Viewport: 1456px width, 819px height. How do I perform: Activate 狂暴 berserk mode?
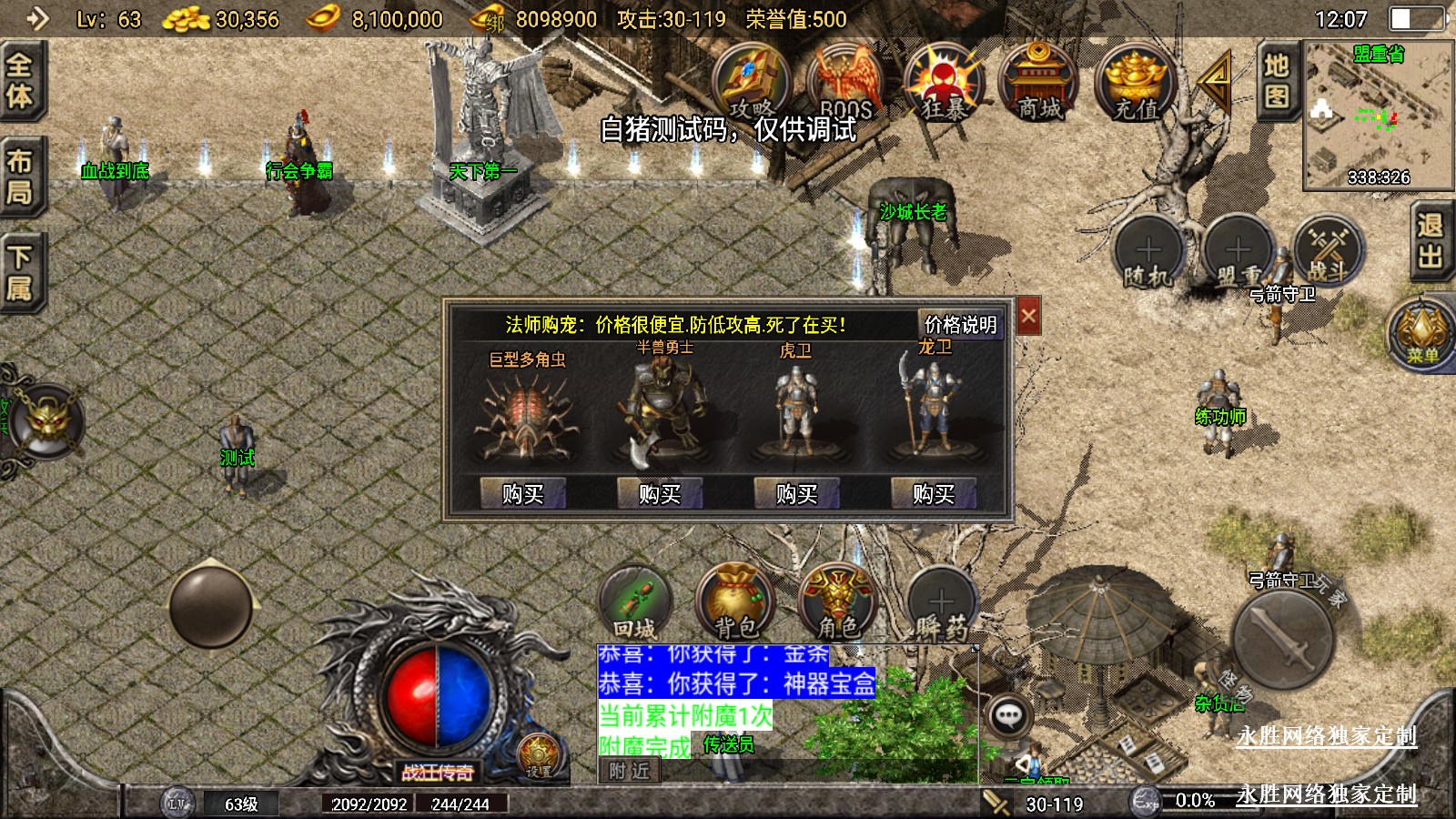(943, 82)
